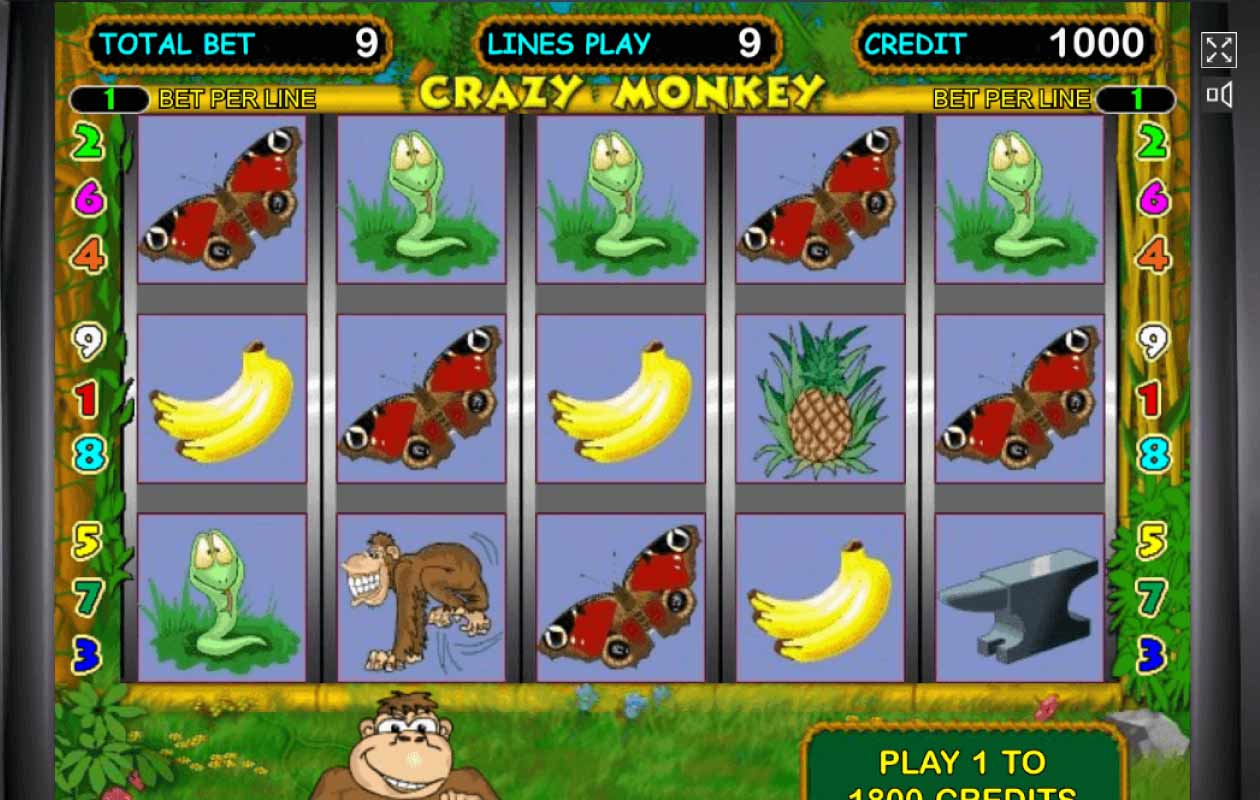Screen dimensions: 1260x800
Task: Mute the game sound via speaker icon
Action: [1218, 95]
